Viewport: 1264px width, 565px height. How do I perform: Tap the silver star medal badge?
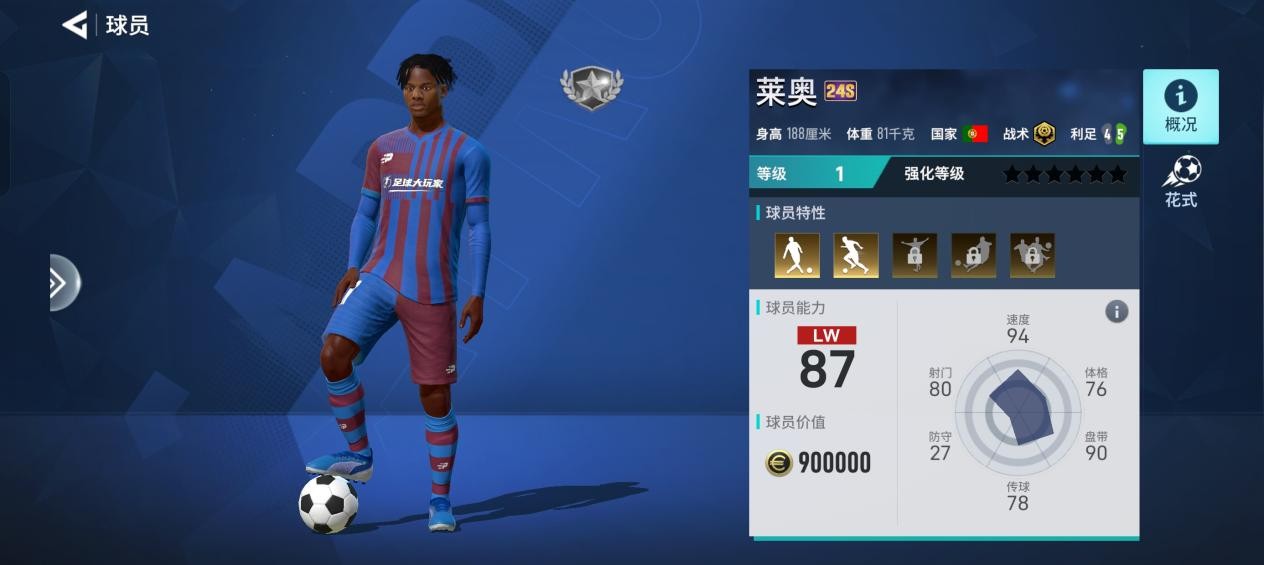click(x=591, y=87)
